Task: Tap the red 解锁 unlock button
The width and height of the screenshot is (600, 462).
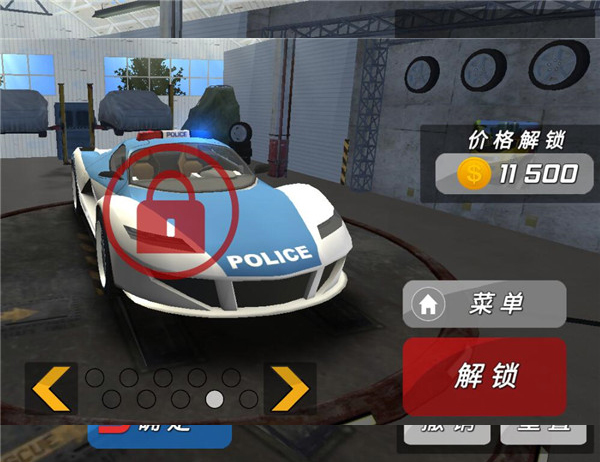Action: [484, 377]
